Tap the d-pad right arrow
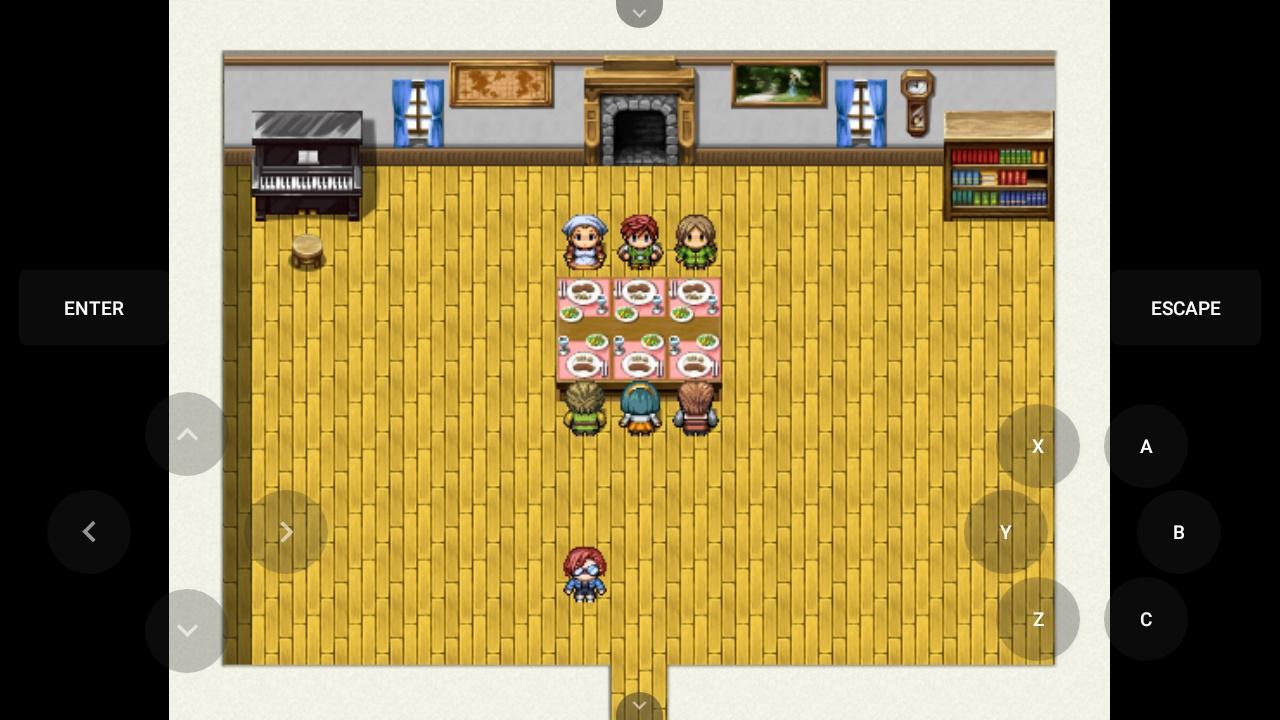Viewport: 1280px width, 720px height. (x=286, y=532)
